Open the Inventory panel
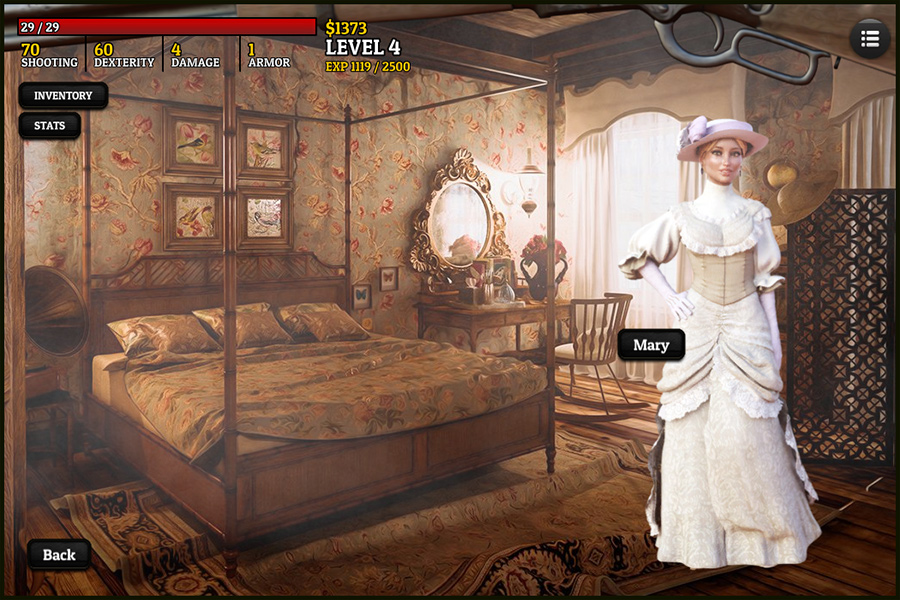The height and width of the screenshot is (600, 900). coord(63,96)
